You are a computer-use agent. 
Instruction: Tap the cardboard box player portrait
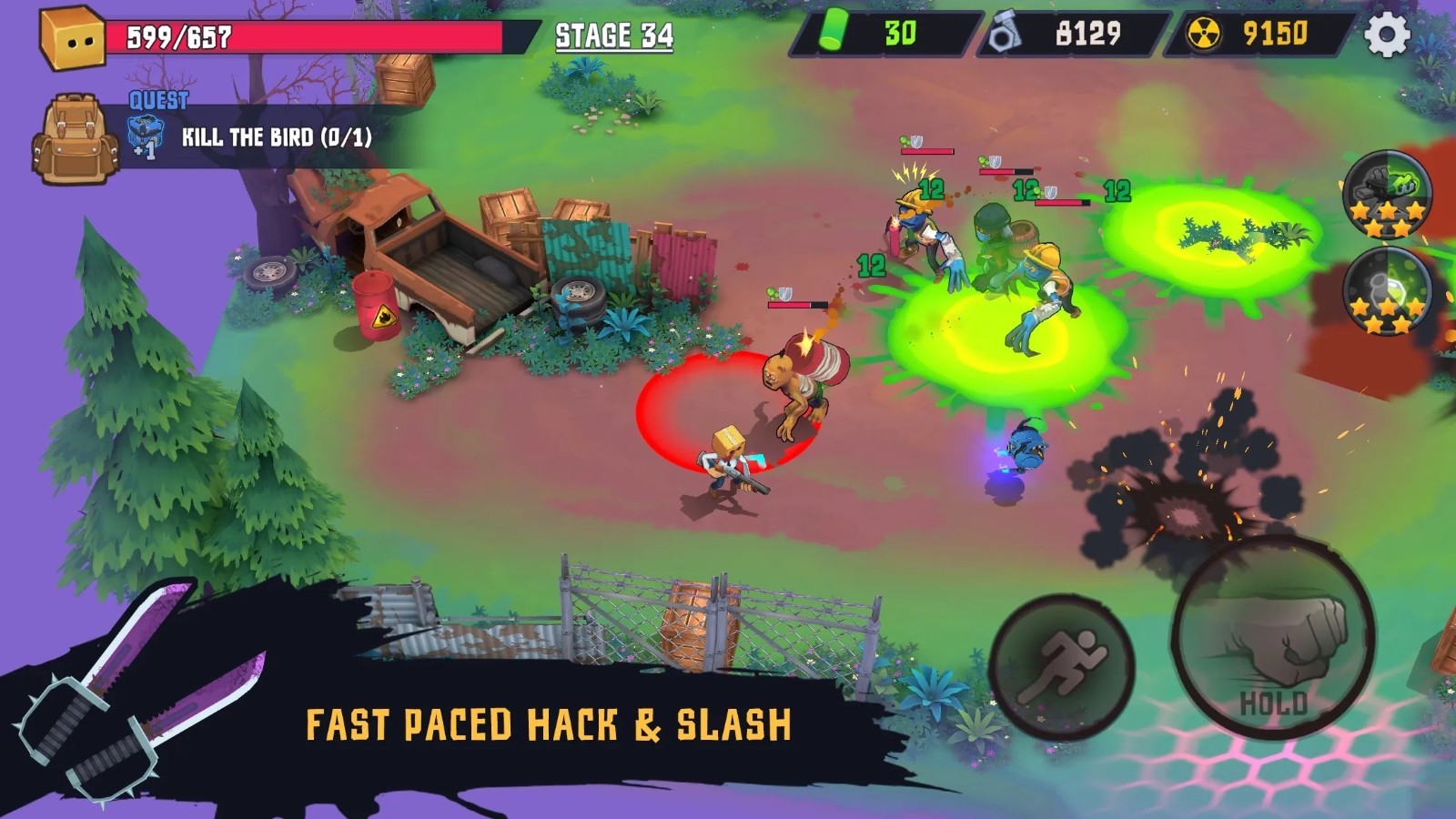(73, 36)
